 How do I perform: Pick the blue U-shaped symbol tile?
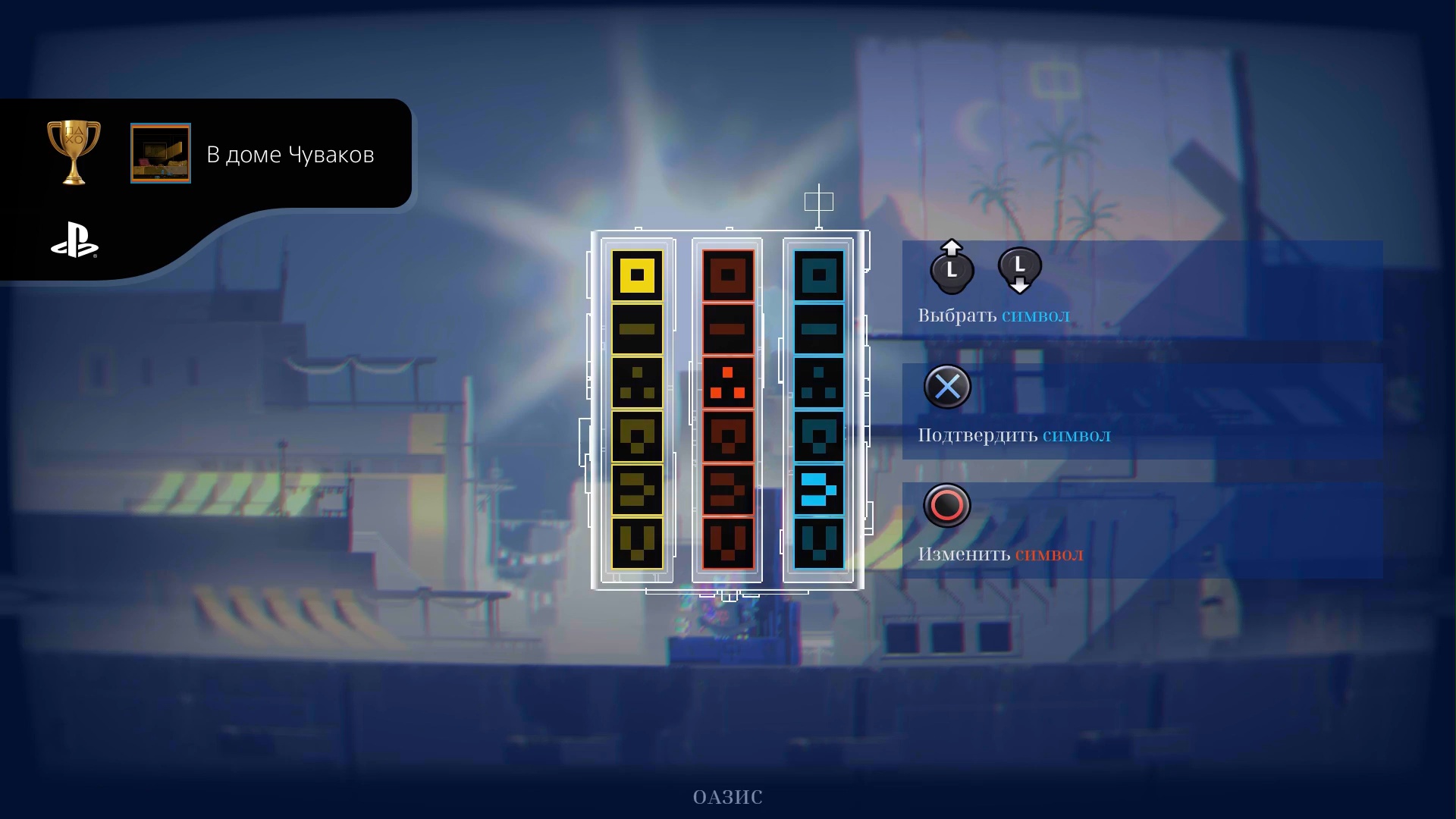pos(819,543)
